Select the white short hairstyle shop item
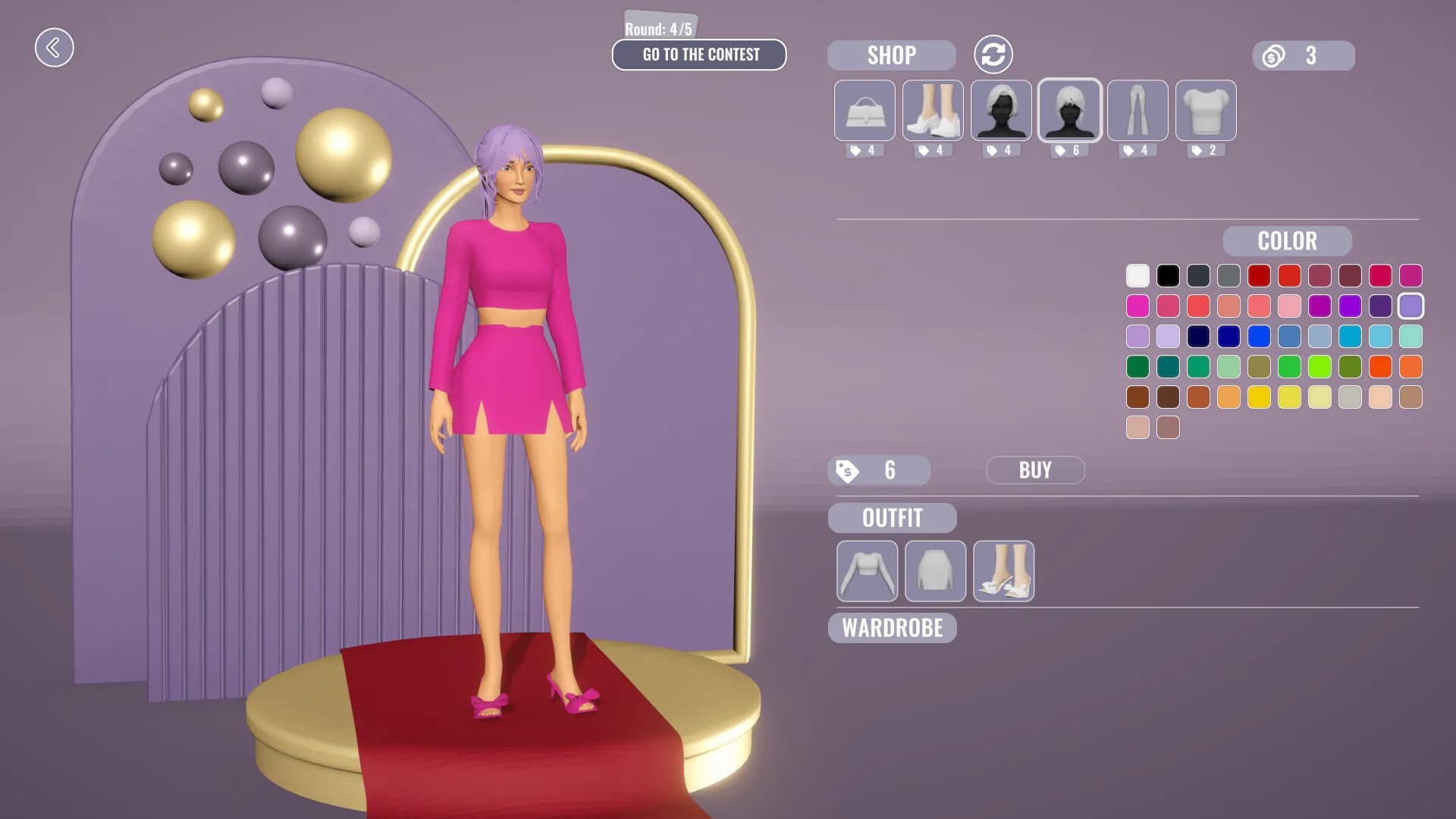 click(1068, 111)
